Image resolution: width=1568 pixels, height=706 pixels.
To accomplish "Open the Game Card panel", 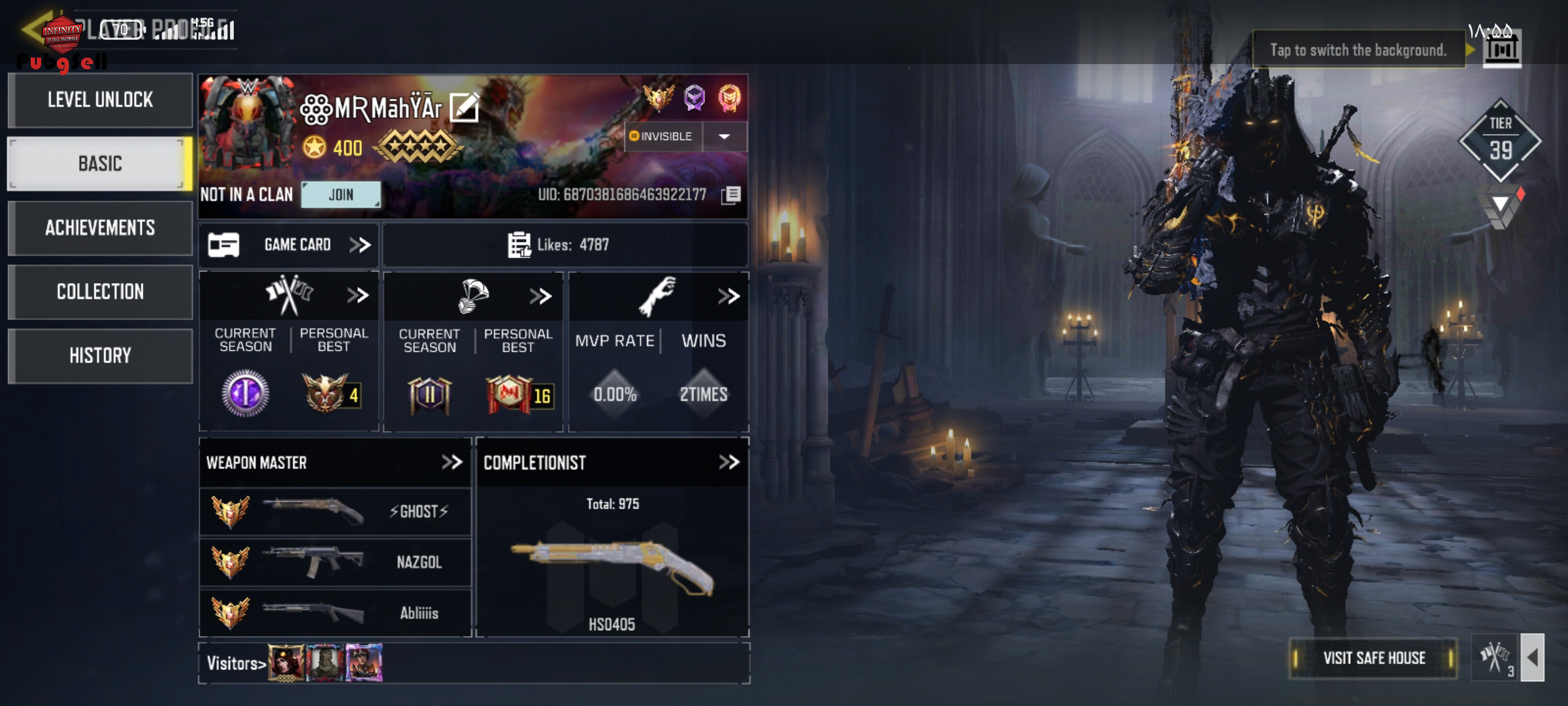I will click(x=289, y=245).
